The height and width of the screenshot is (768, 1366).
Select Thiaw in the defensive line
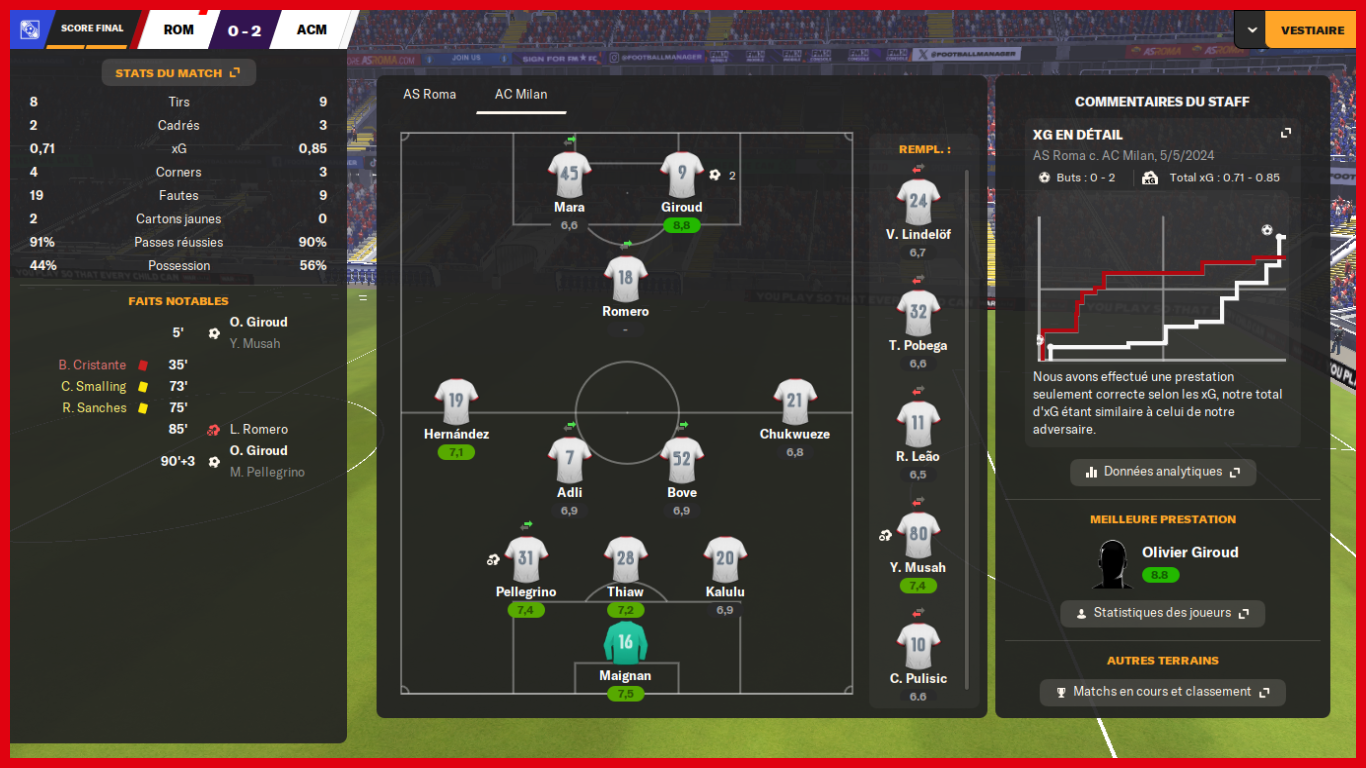coord(626,561)
